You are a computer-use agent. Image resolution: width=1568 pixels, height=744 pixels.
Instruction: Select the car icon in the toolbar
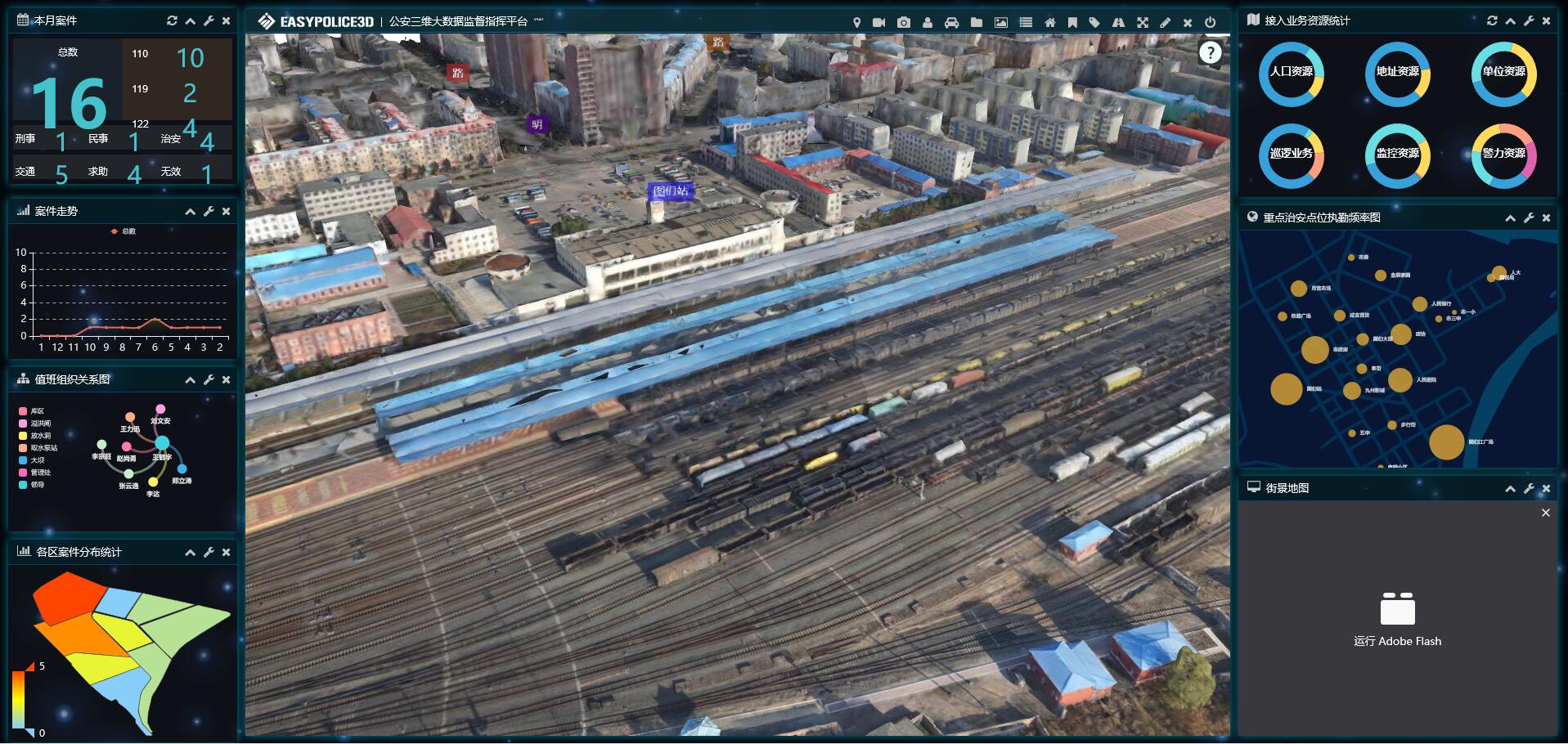pyautogui.click(x=951, y=23)
